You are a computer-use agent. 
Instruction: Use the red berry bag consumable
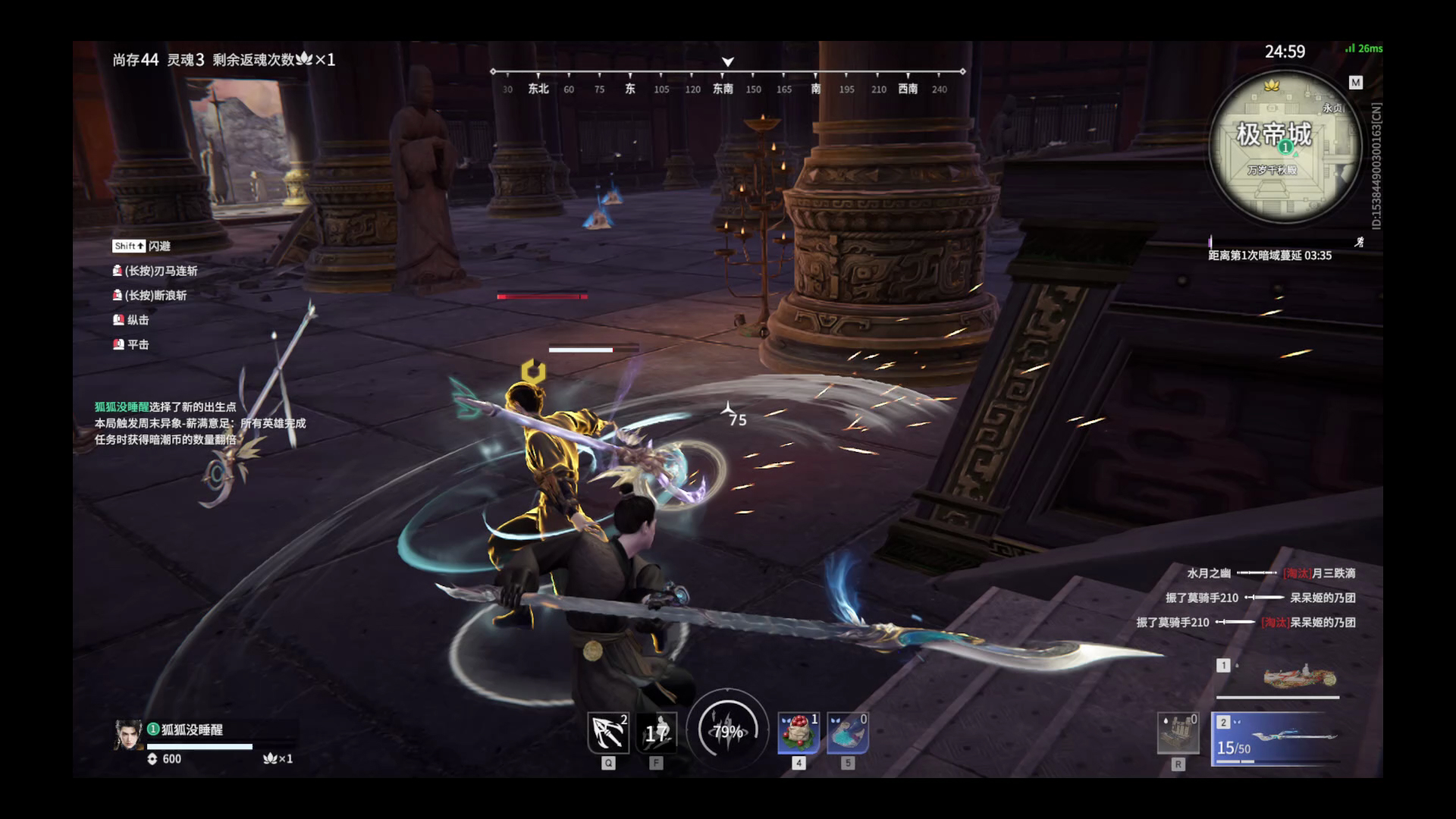point(799,733)
